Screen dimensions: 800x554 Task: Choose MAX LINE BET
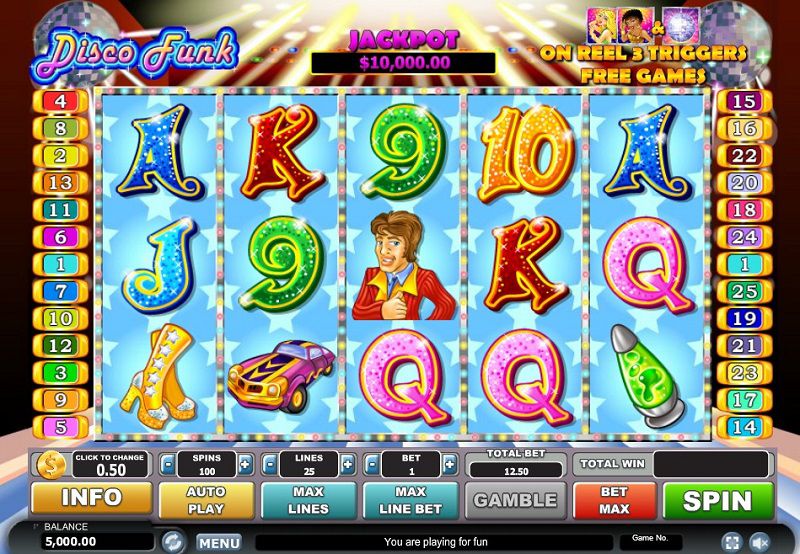point(410,500)
